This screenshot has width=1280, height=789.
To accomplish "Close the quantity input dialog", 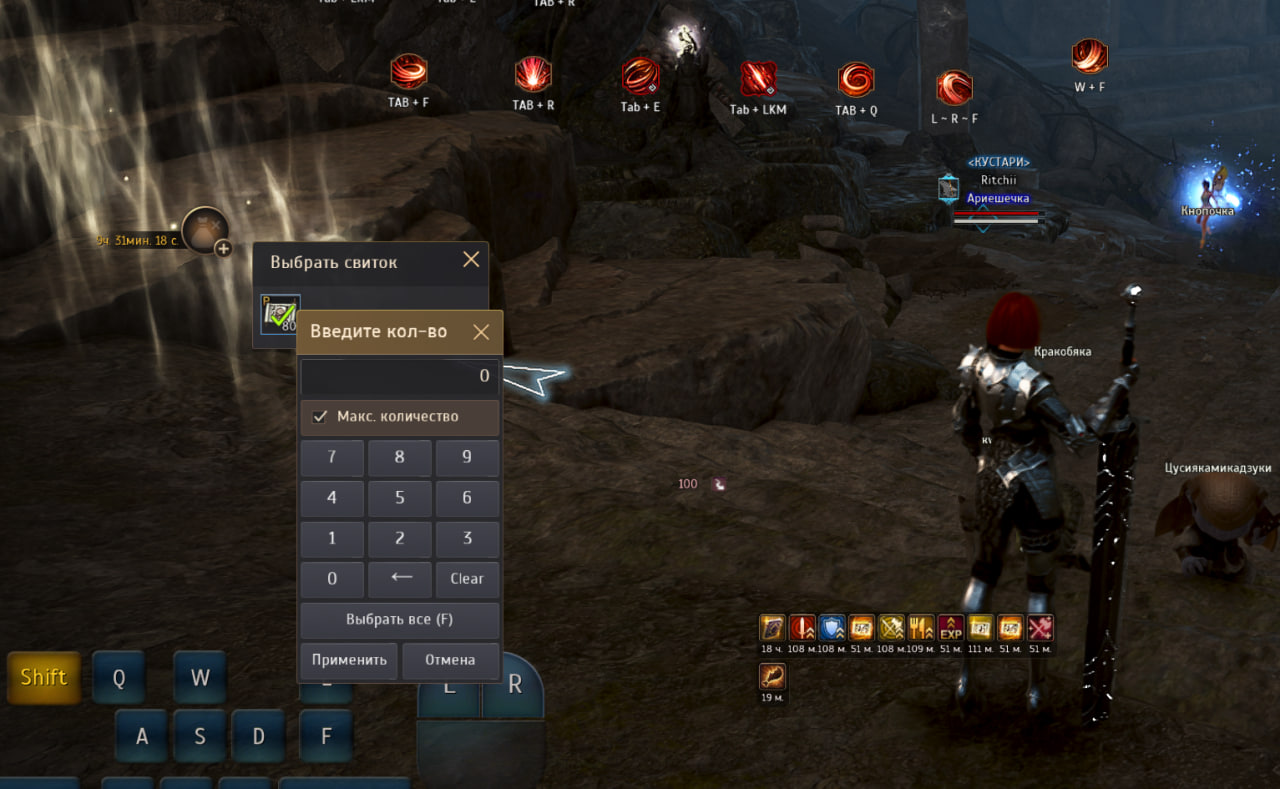I will click(481, 332).
